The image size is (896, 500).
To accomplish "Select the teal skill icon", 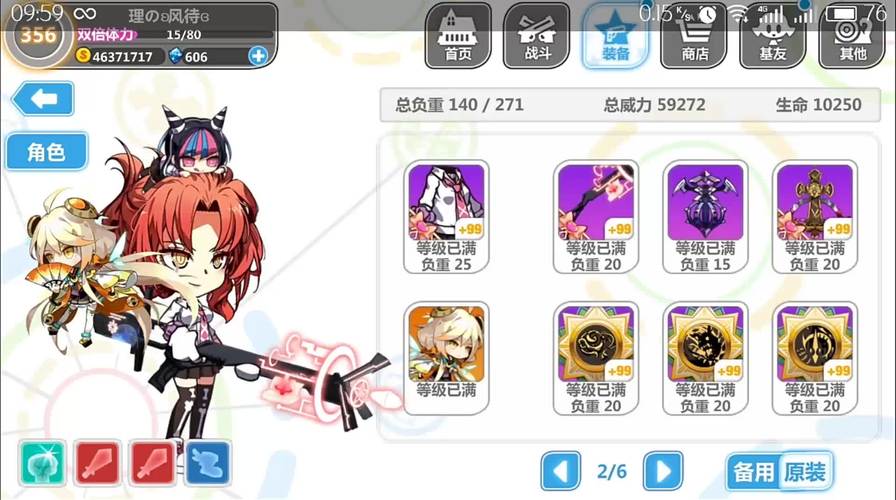I will tap(42, 463).
